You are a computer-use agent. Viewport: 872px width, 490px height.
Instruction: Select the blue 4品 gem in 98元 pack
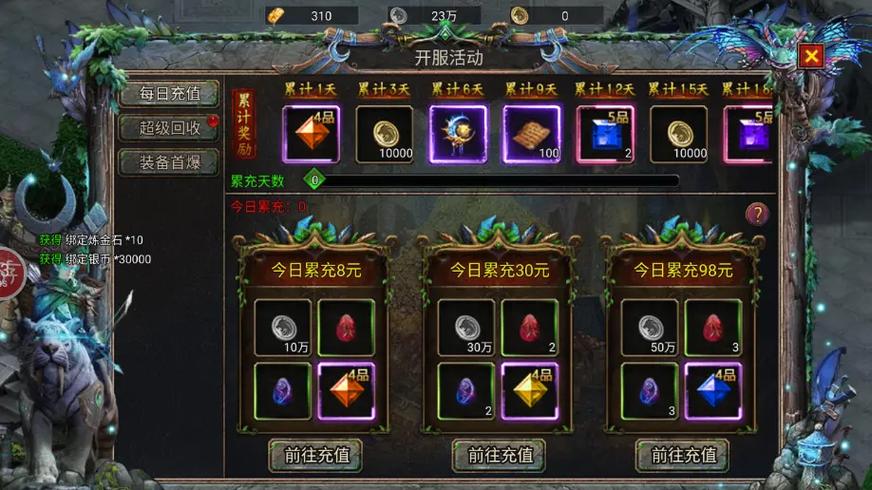point(713,391)
